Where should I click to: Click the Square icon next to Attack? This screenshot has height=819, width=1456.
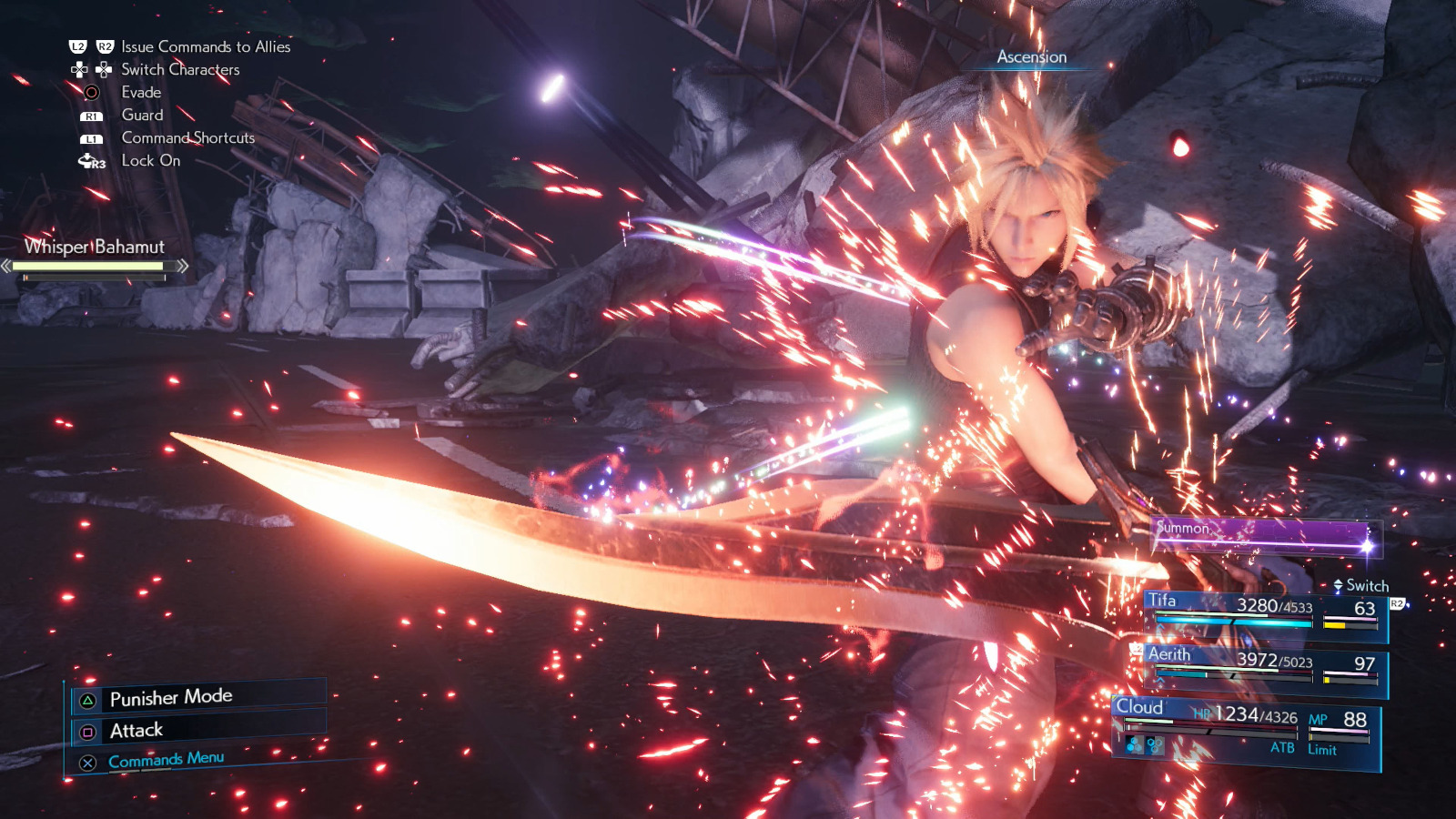coord(88,731)
